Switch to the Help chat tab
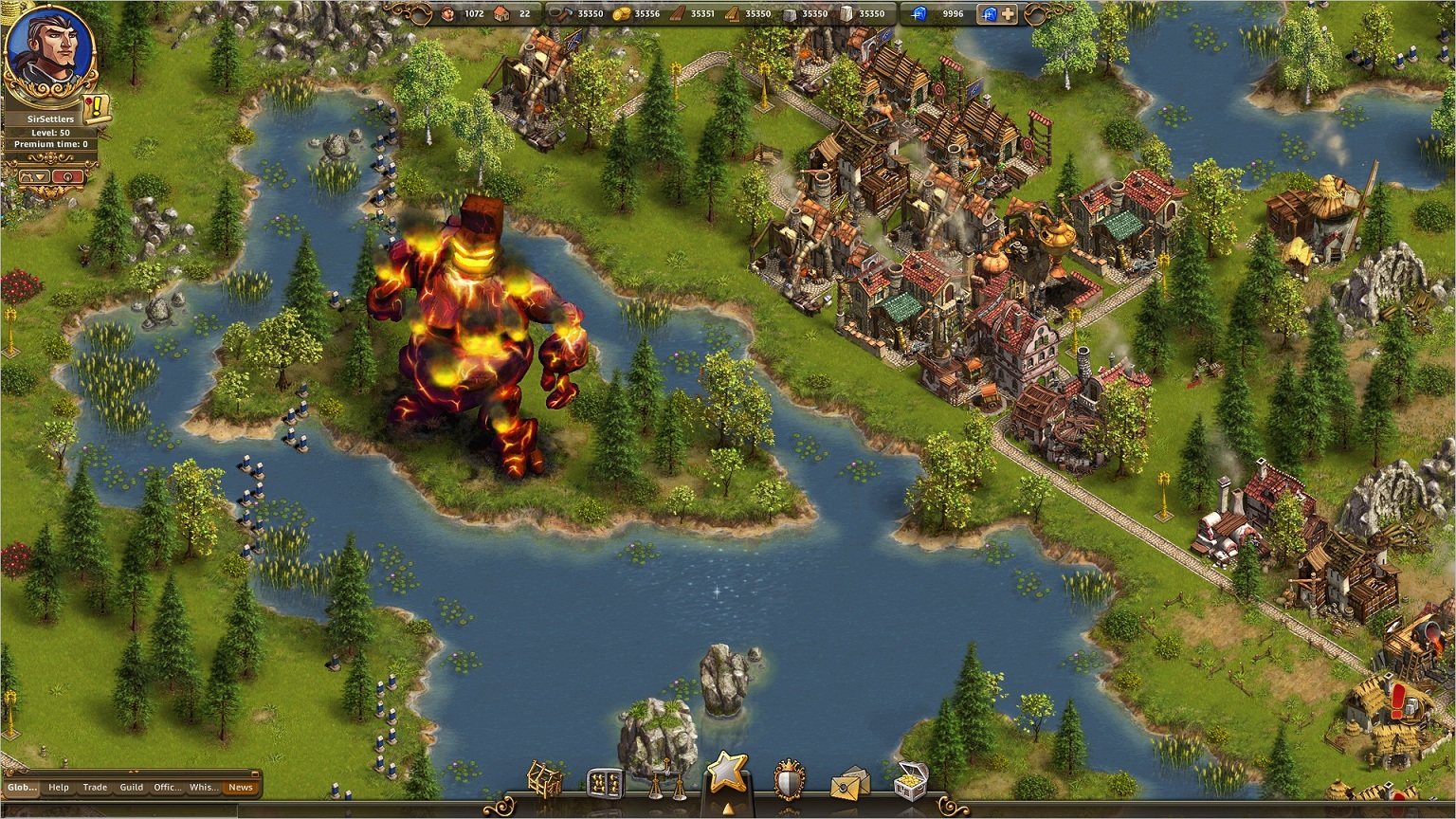 pyautogui.click(x=59, y=787)
